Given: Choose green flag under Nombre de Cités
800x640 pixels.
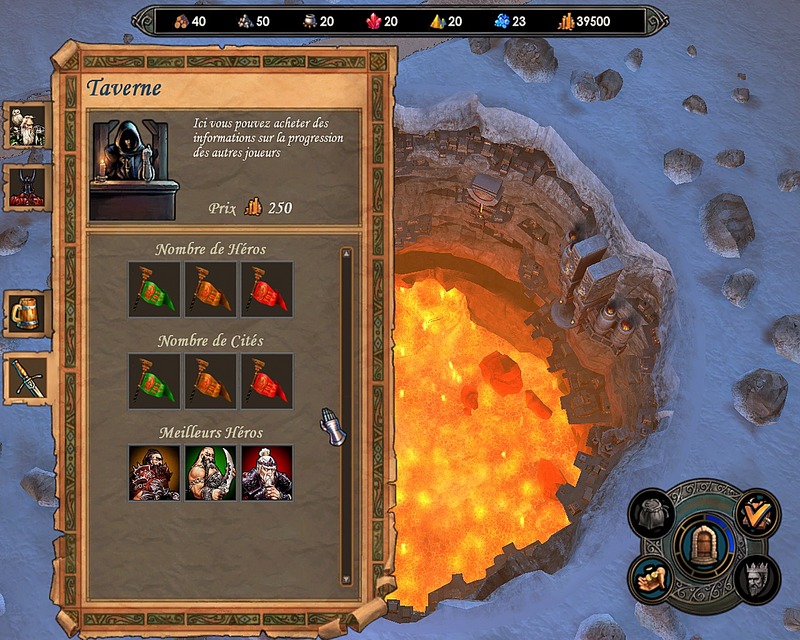Looking at the screenshot, I should (154, 381).
